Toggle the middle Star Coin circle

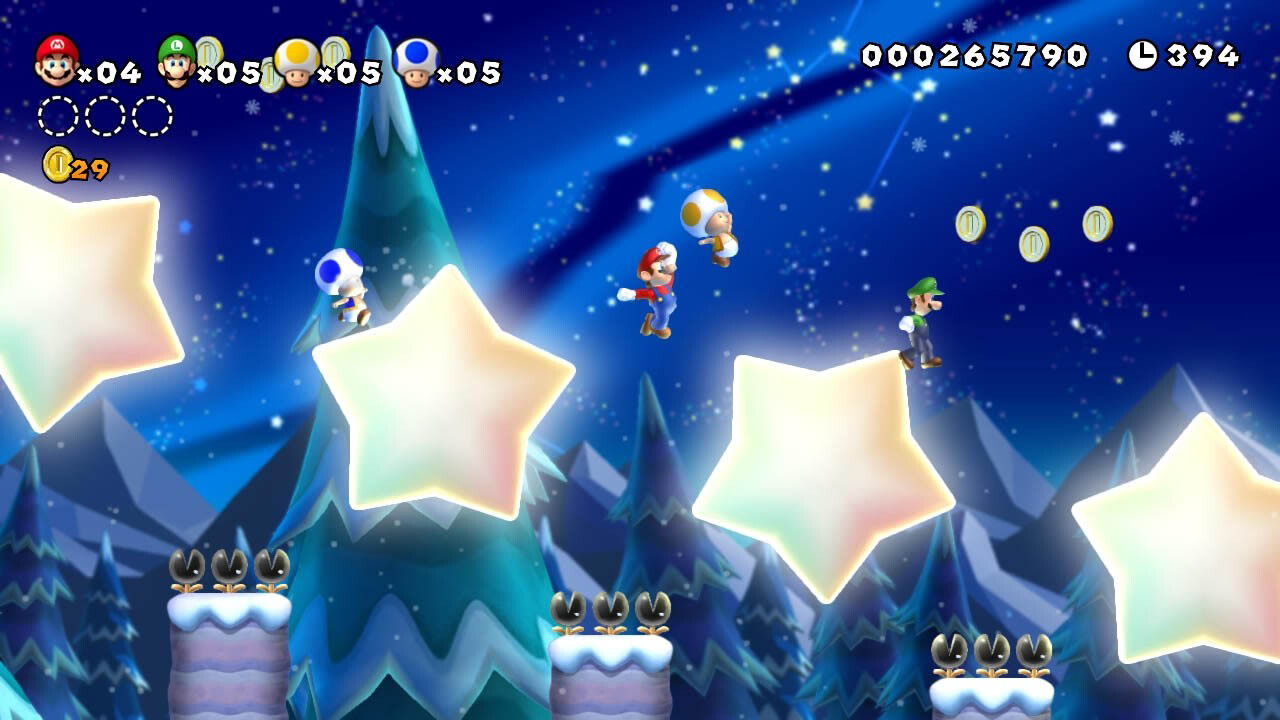click(x=105, y=115)
